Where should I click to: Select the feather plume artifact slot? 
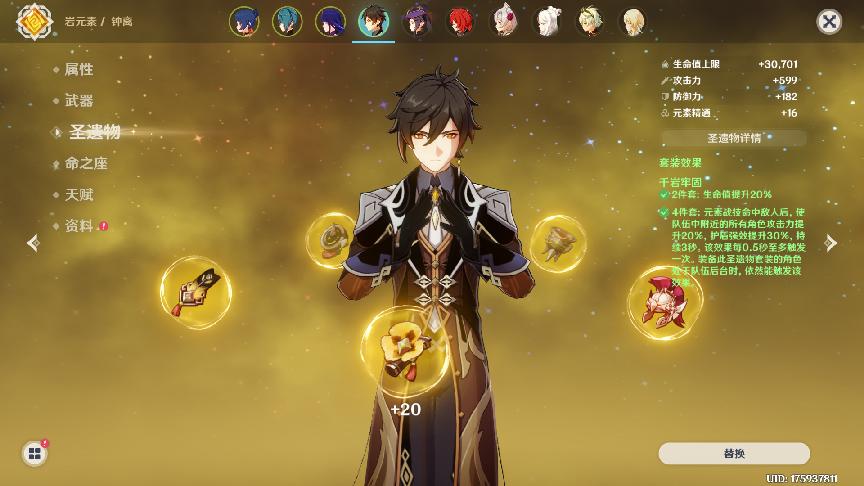pyautogui.click(x=196, y=292)
